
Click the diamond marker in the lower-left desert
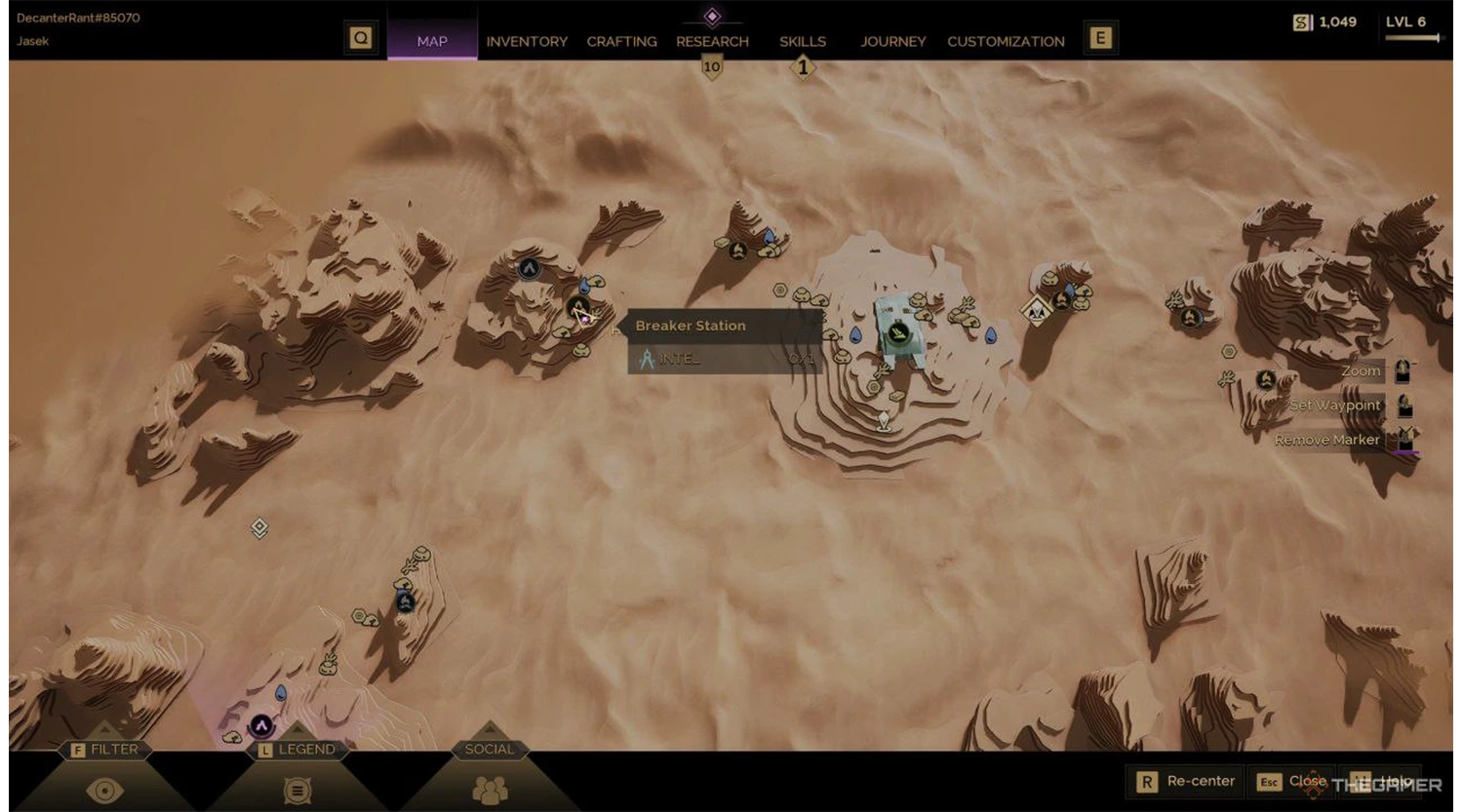(x=257, y=526)
